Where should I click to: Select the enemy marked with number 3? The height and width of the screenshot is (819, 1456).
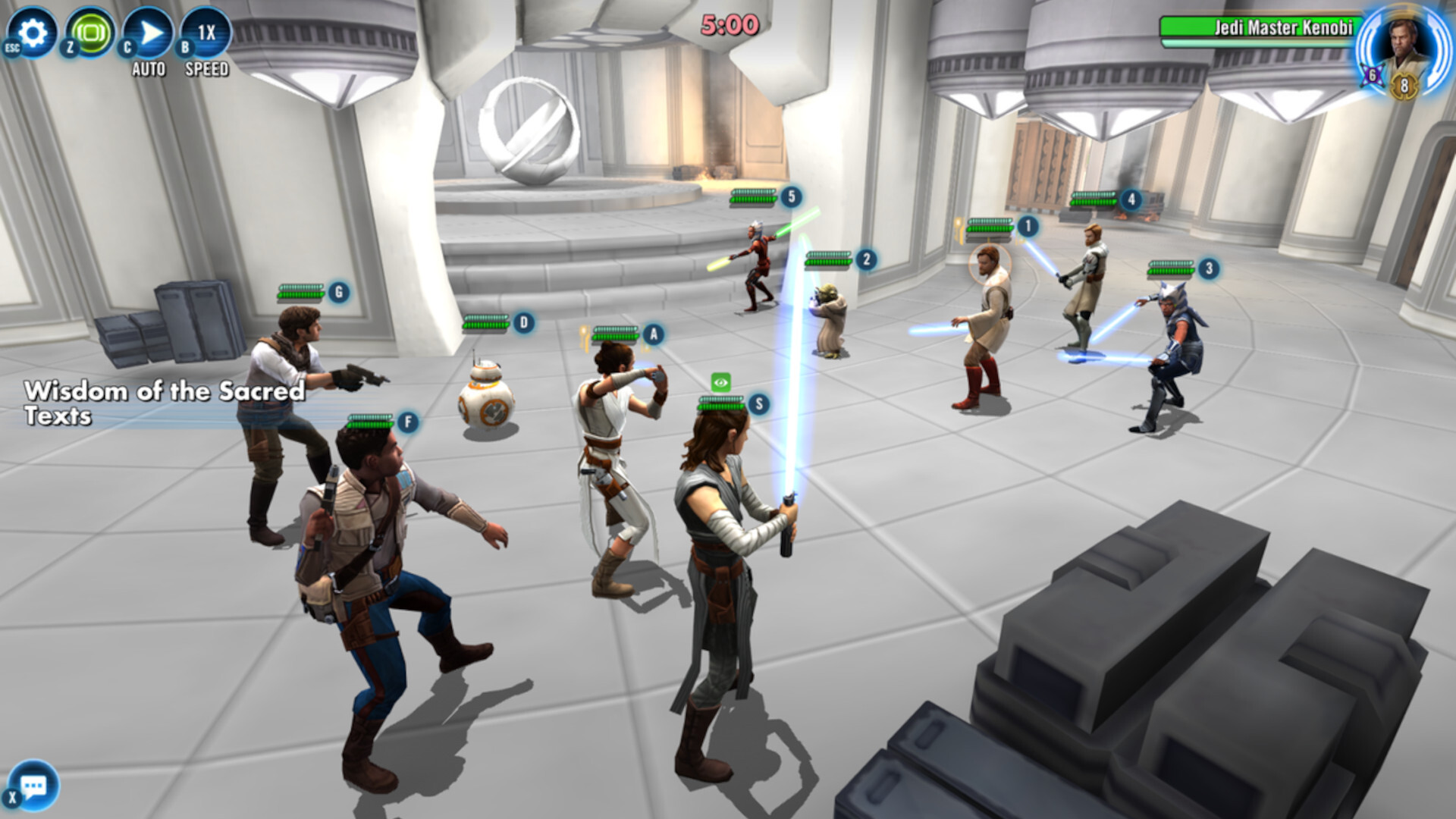1208,268
